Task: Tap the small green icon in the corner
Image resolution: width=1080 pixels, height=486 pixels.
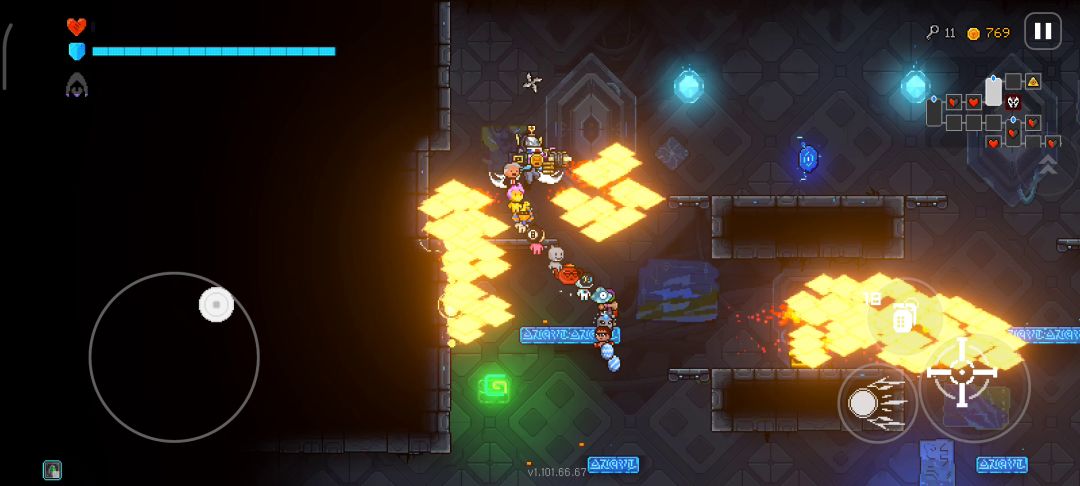Action: coord(52,469)
